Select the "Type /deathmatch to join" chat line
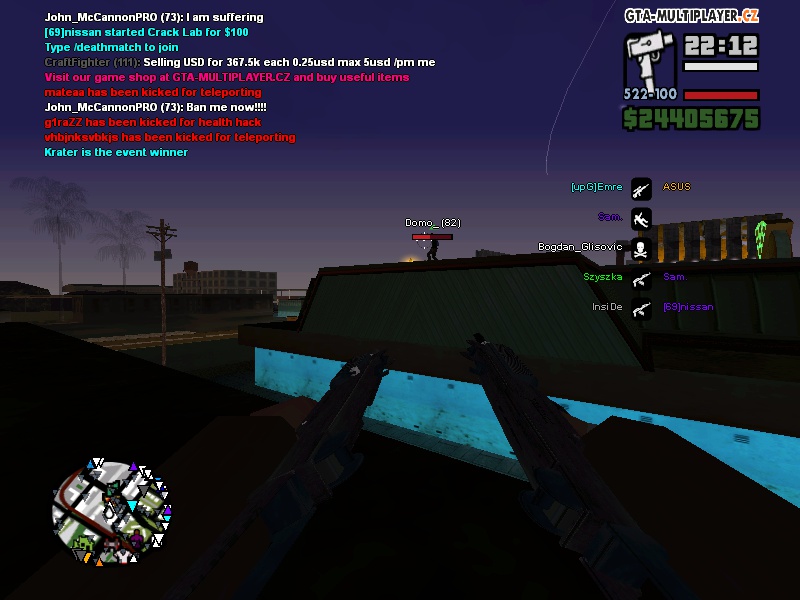 [x=112, y=47]
